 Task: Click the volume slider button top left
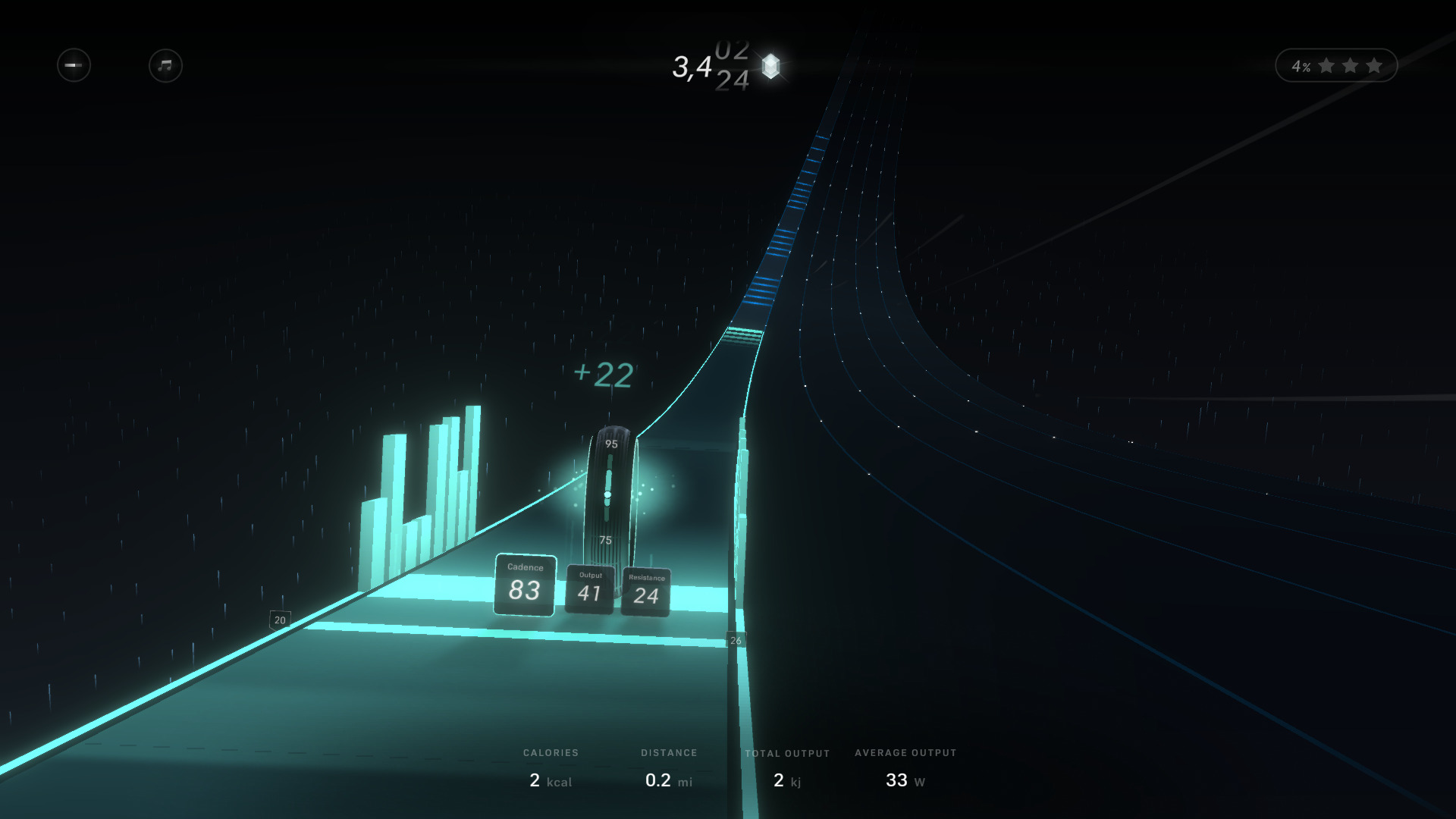(74, 65)
